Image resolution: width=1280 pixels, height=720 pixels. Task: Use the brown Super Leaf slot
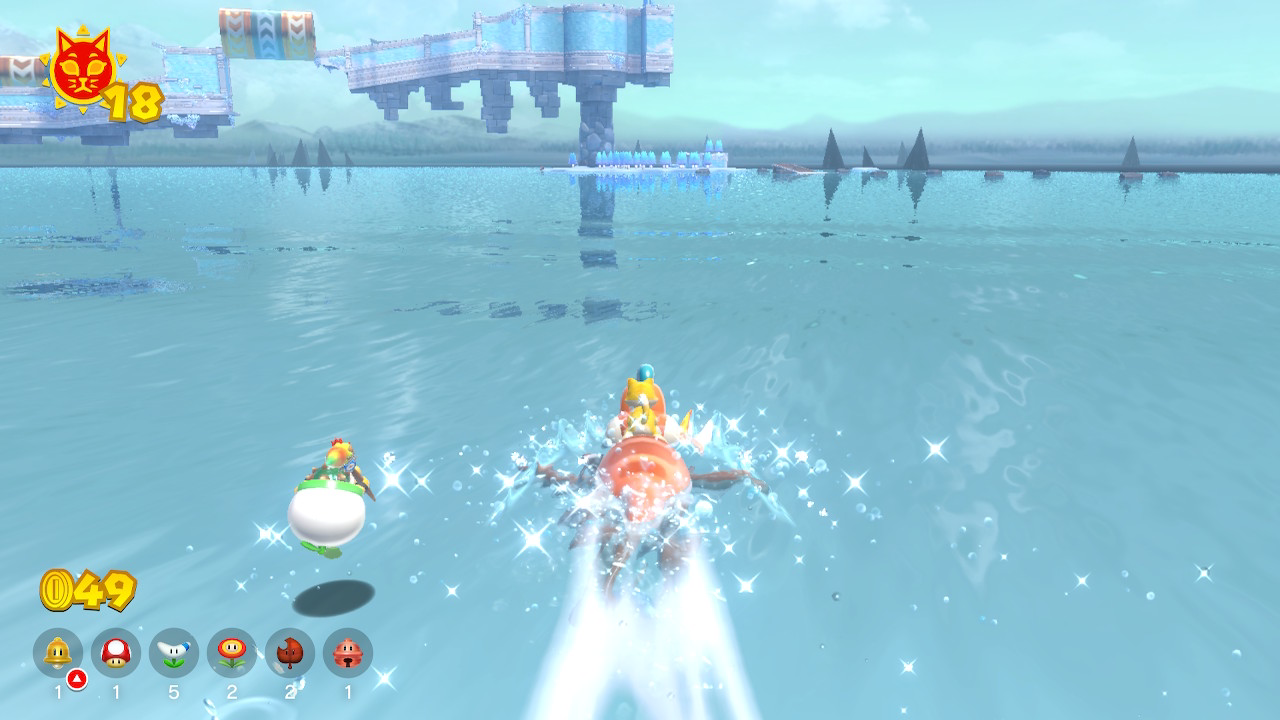pos(290,653)
